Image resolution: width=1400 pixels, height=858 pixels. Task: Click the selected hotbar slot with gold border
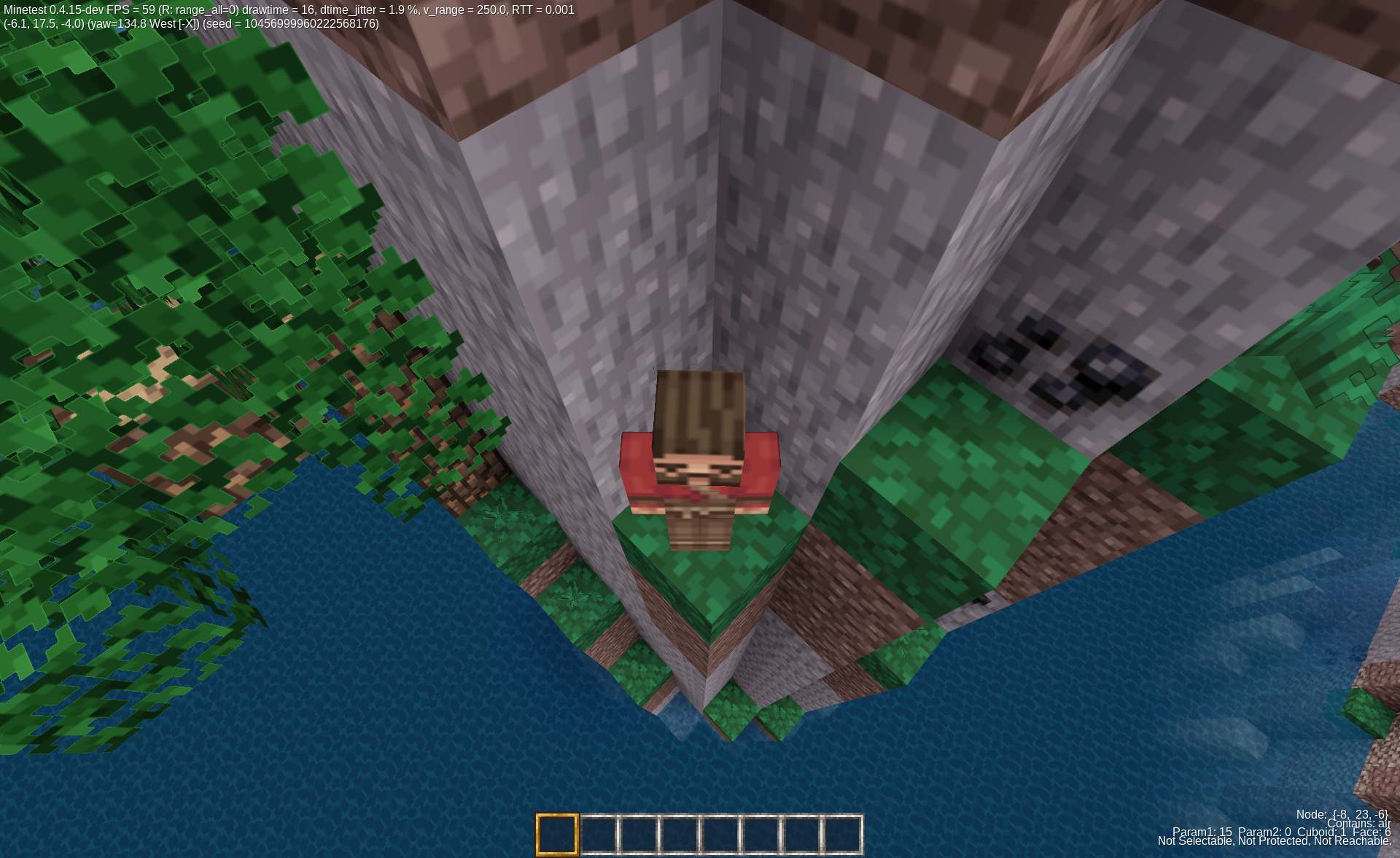(558, 832)
